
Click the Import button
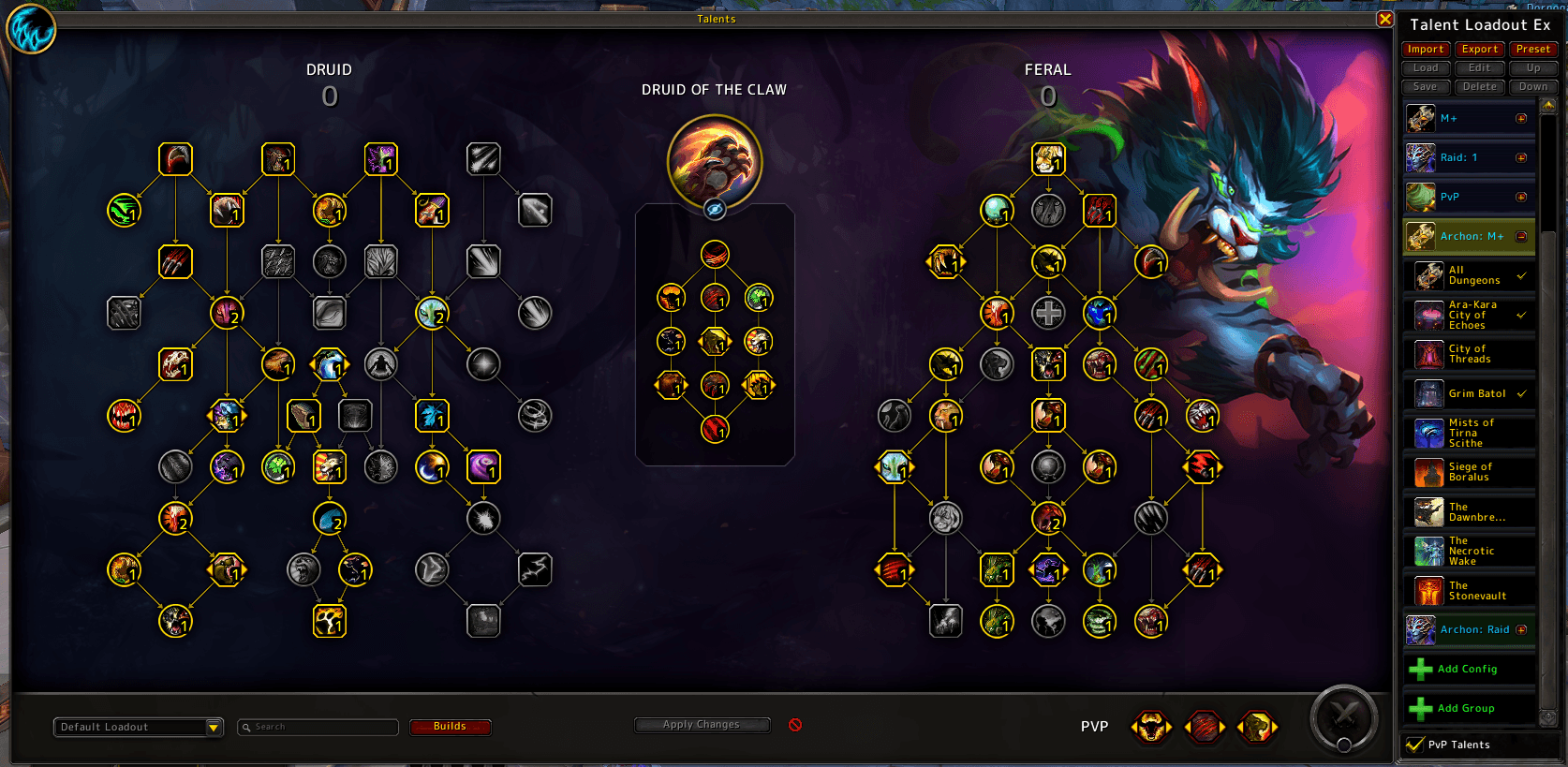pos(1426,50)
